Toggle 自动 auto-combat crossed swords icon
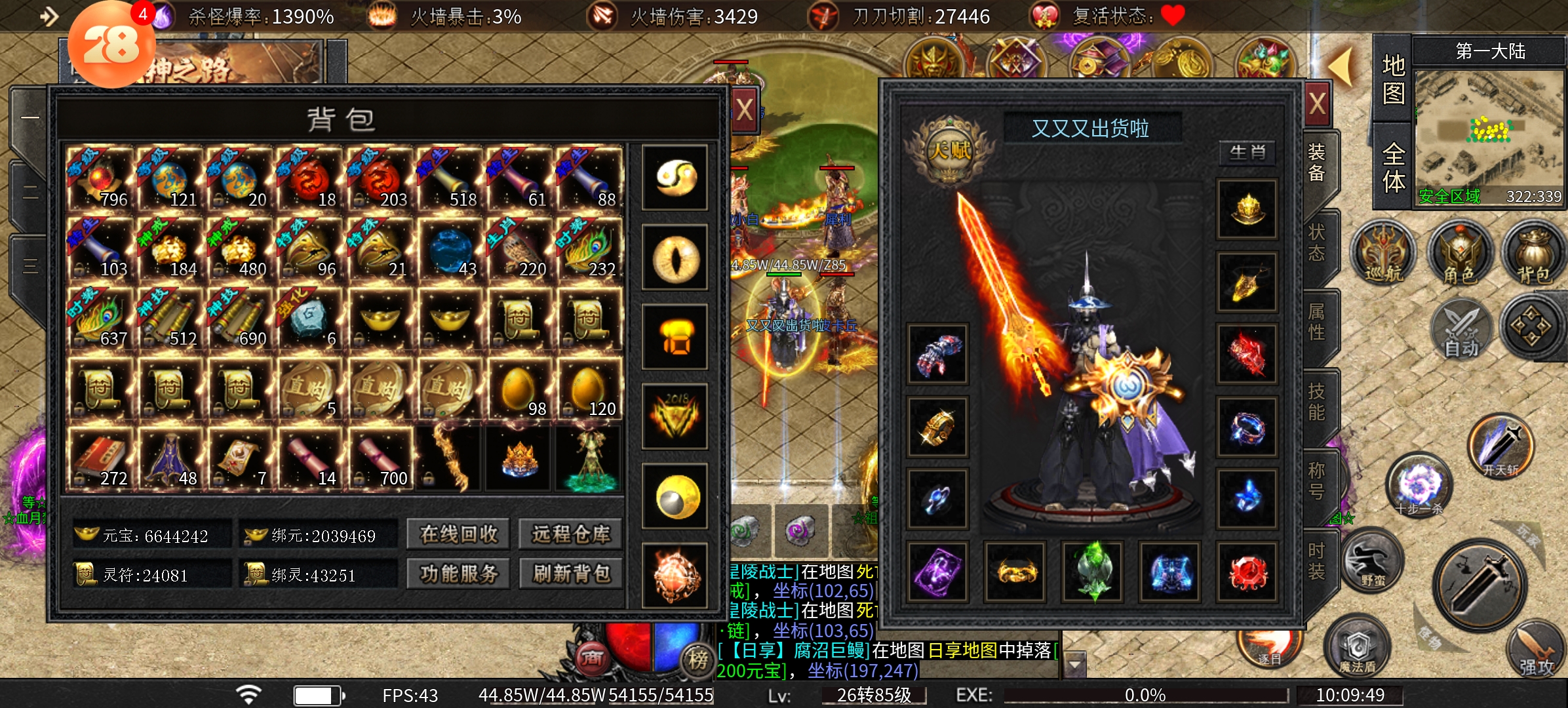The width and height of the screenshot is (1568, 708). (x=1462, y=329)
